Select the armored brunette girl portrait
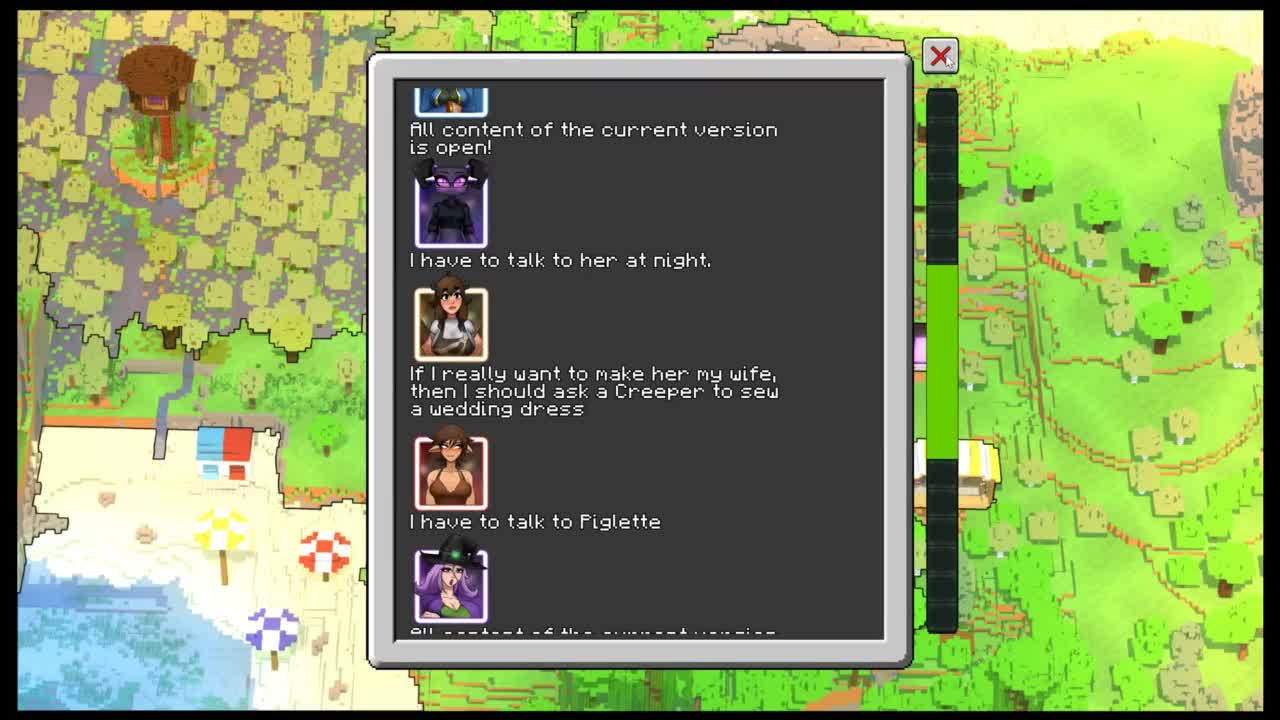 pyautogui.click(x=451, y=323)
